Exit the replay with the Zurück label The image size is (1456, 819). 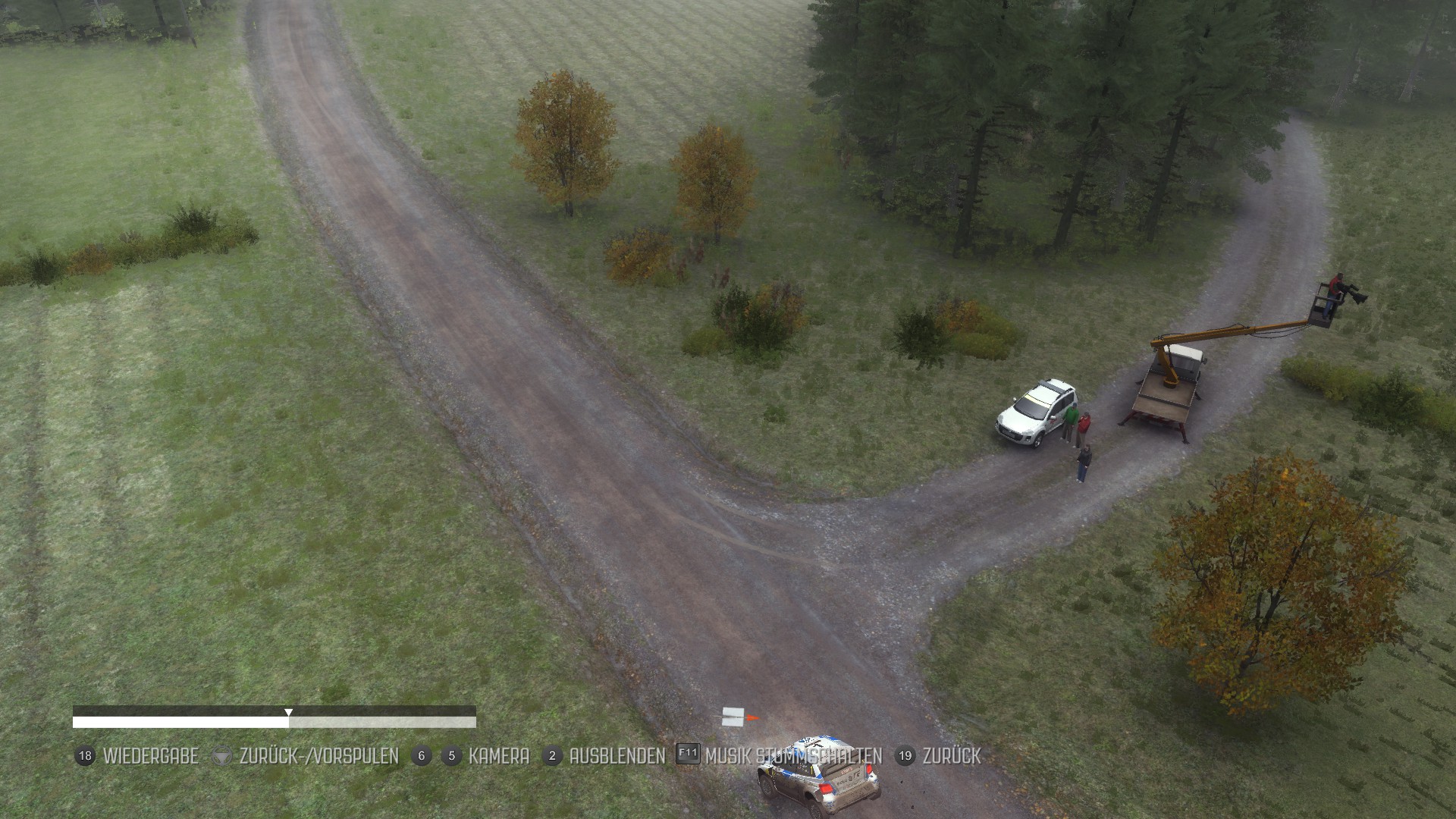point(951,756)
